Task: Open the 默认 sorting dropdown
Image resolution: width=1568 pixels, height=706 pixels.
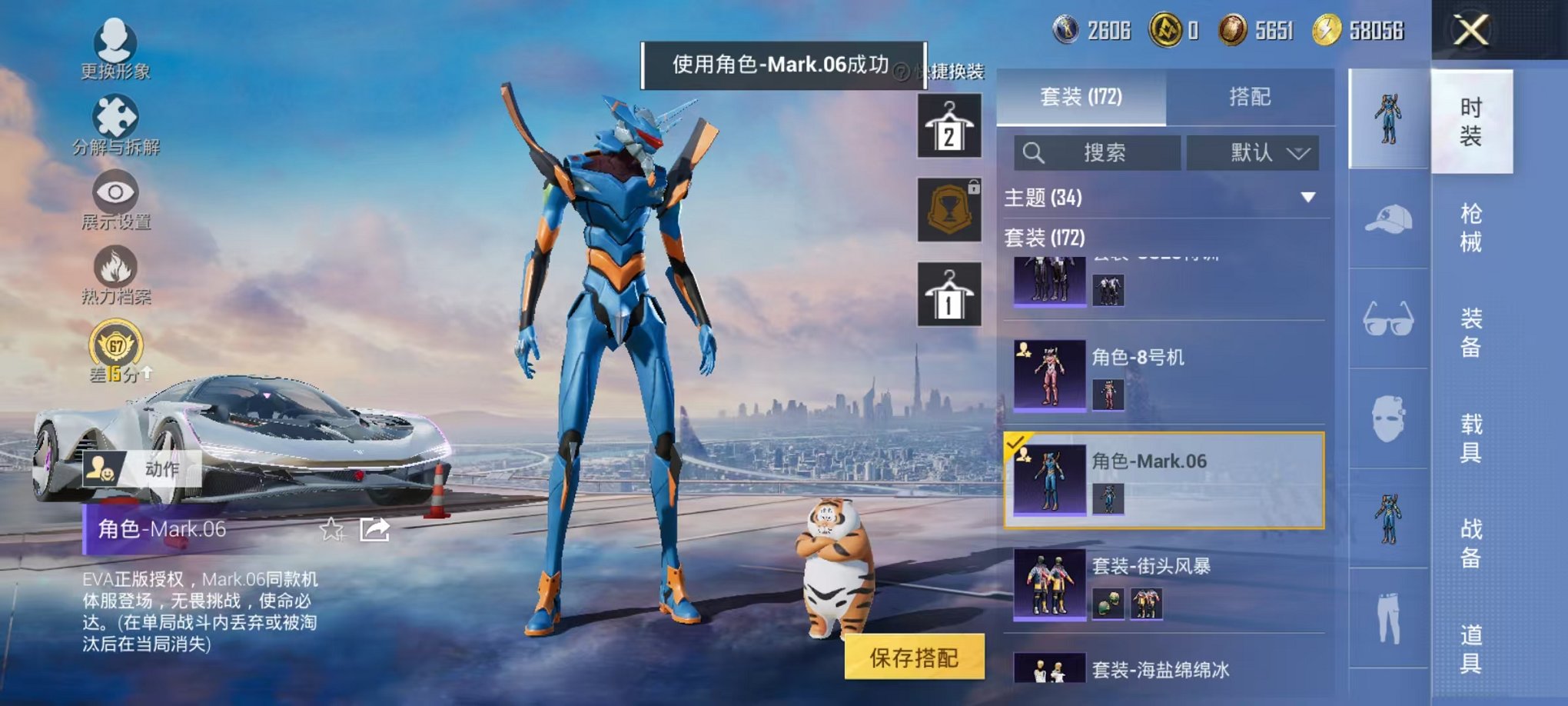Action: (x=1251, y=152)
